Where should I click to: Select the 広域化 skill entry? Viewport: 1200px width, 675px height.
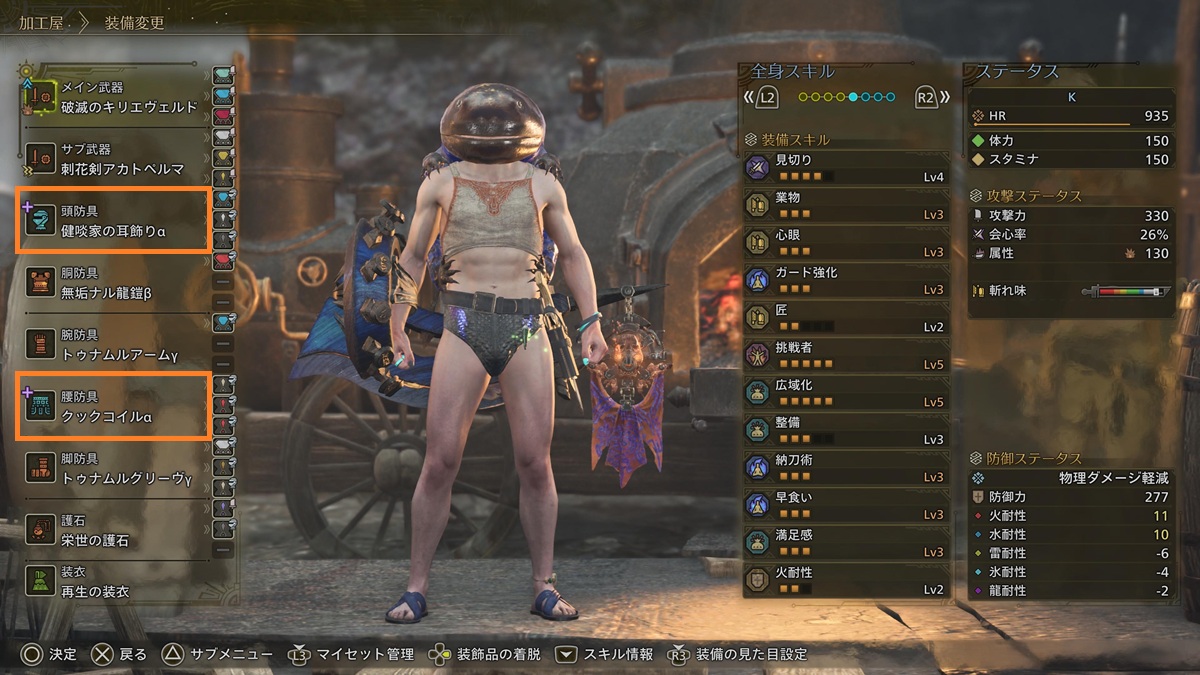point(845,393)
